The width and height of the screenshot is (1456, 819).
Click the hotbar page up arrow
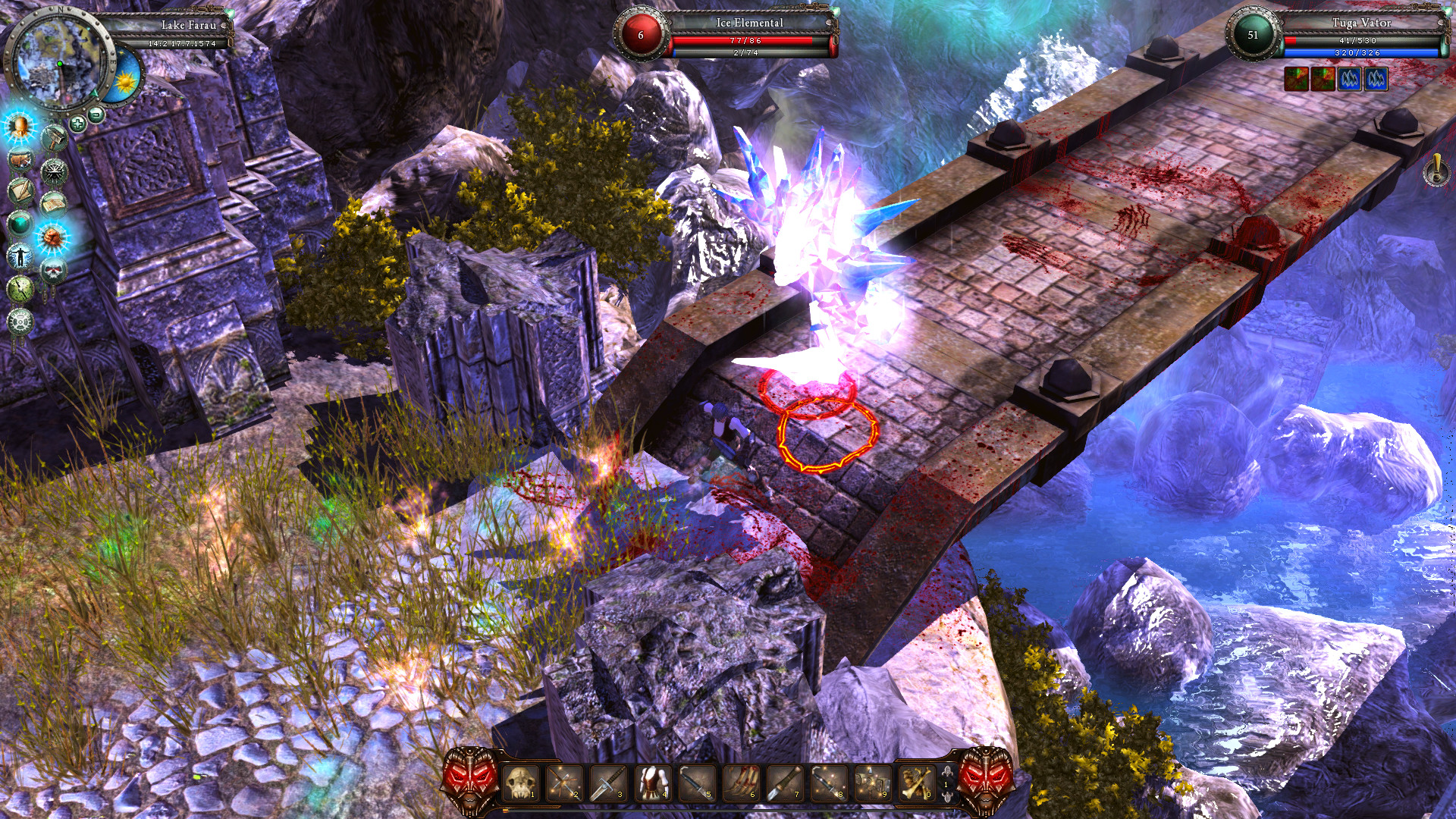947,771
